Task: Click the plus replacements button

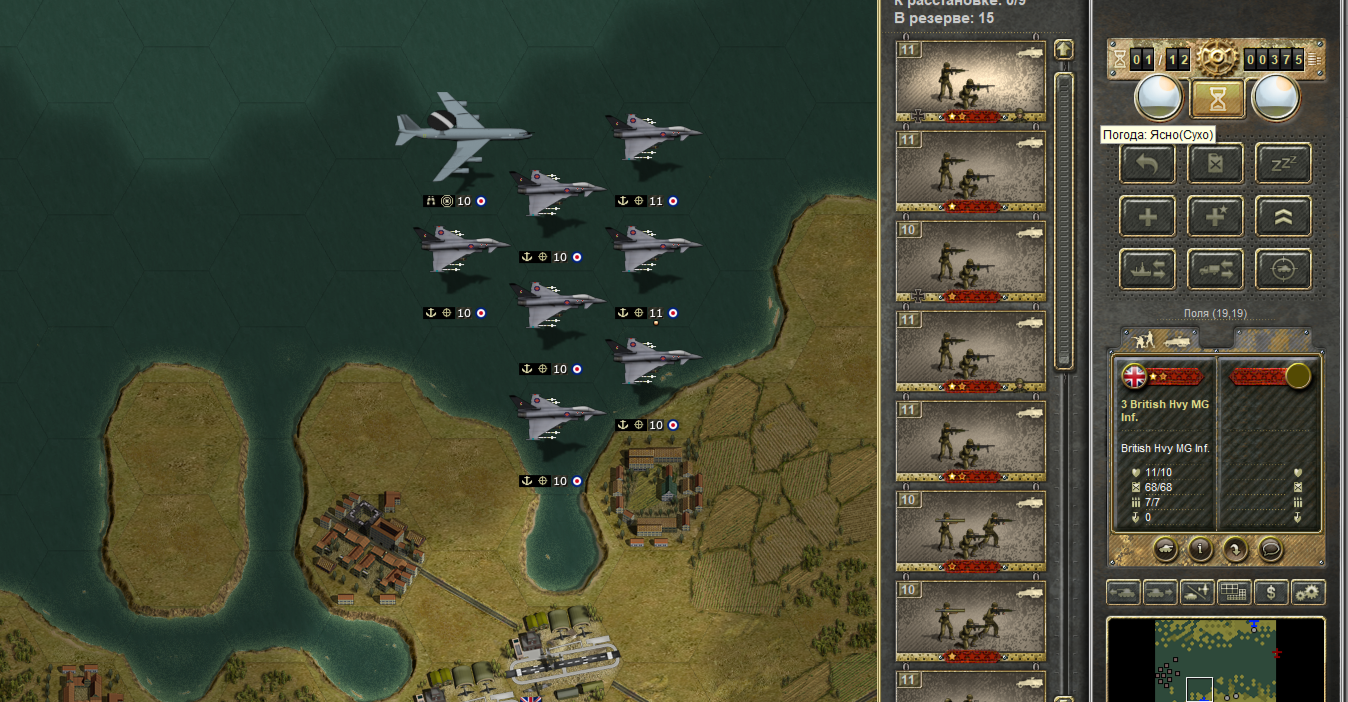Action: (1147, 216)
